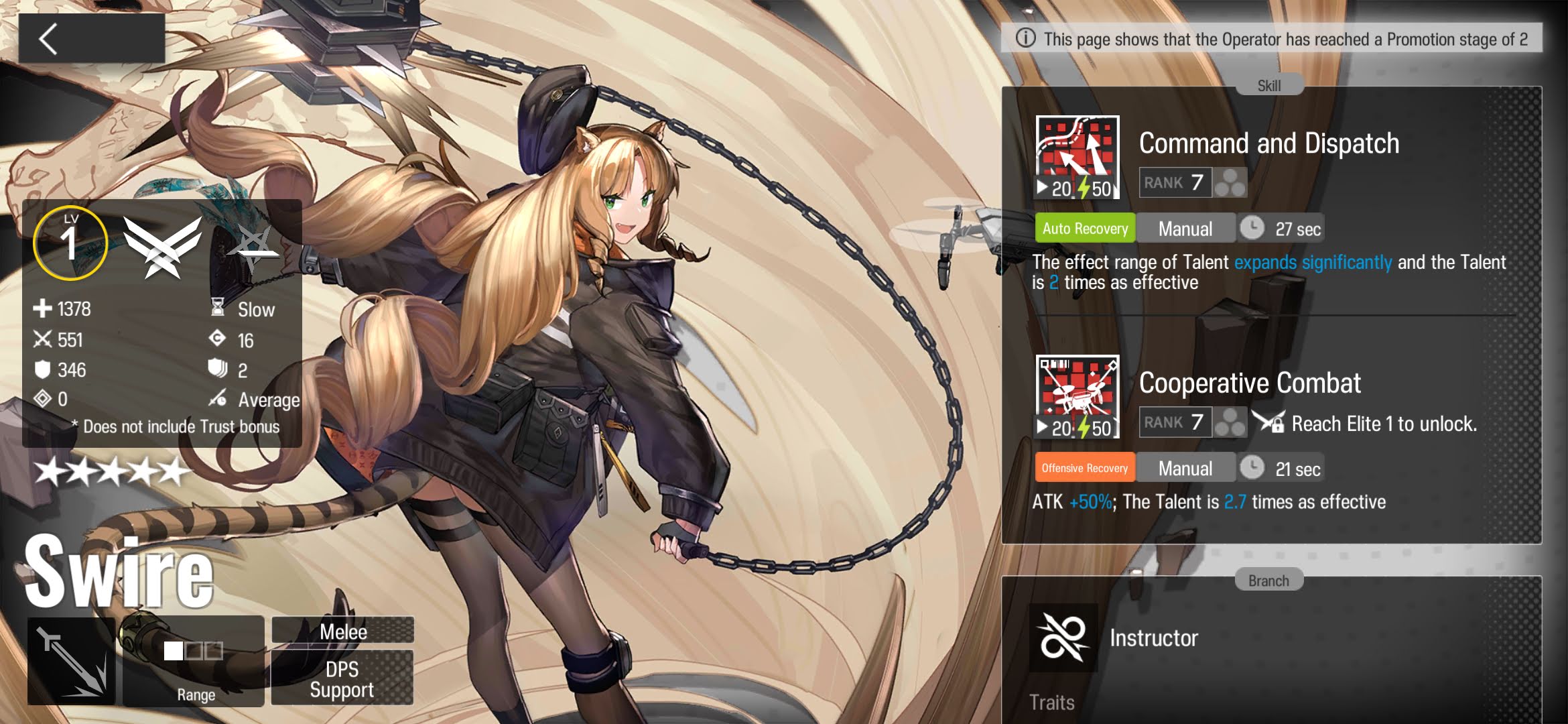The image size is (1568, 724).
Task: Click the level 1 circle indicator
Action: click(70, 243)
